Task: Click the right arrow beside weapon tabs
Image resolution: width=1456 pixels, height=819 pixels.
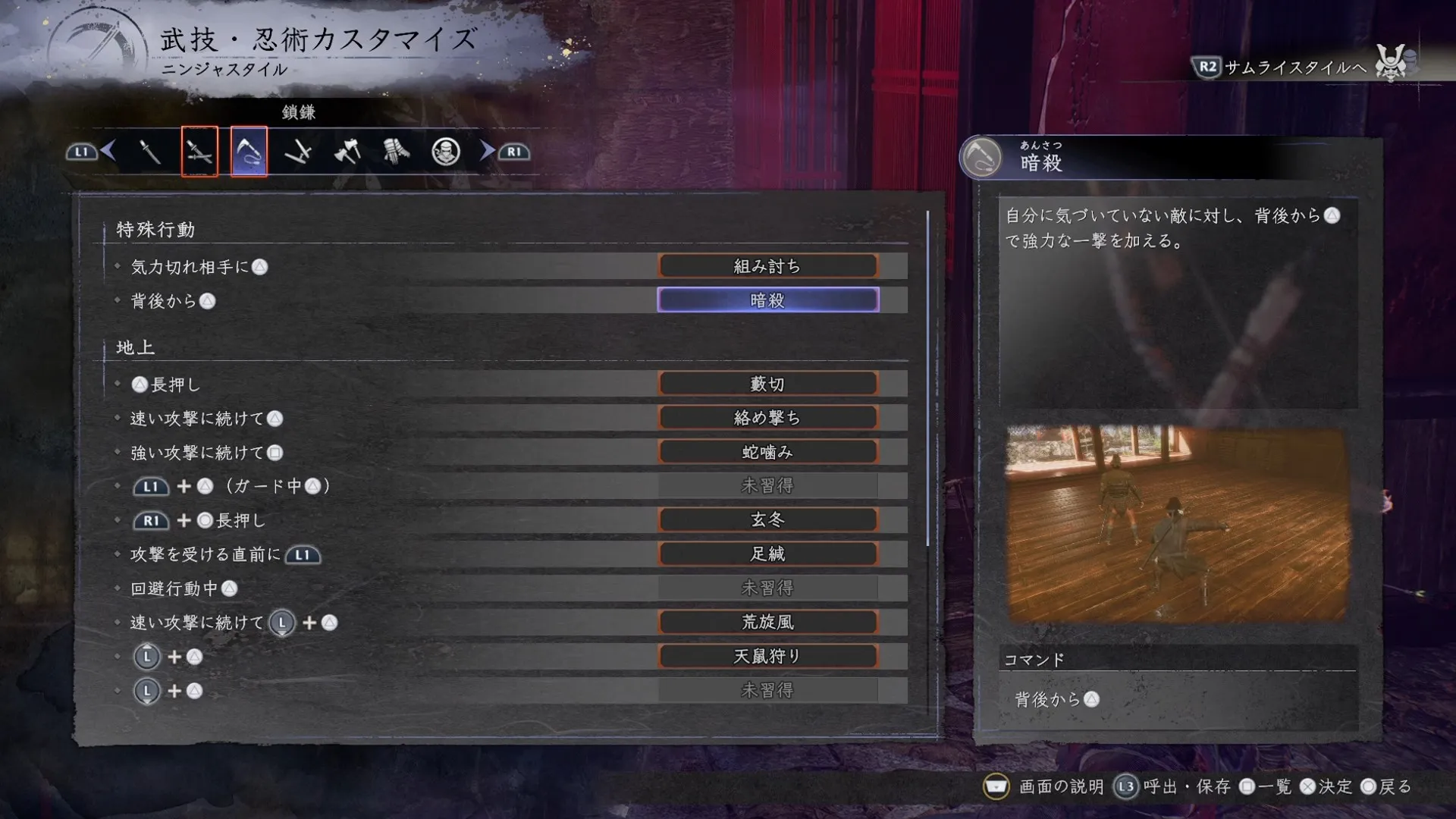Action: [x=487, y=152]
